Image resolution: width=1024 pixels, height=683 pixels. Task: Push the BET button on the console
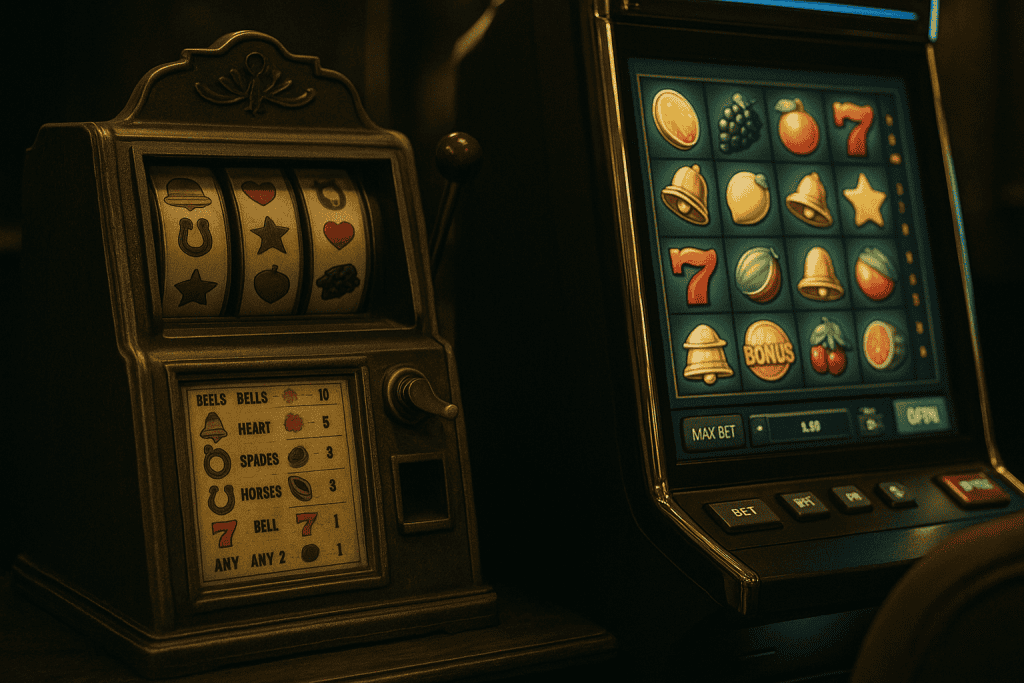point(743,512)
